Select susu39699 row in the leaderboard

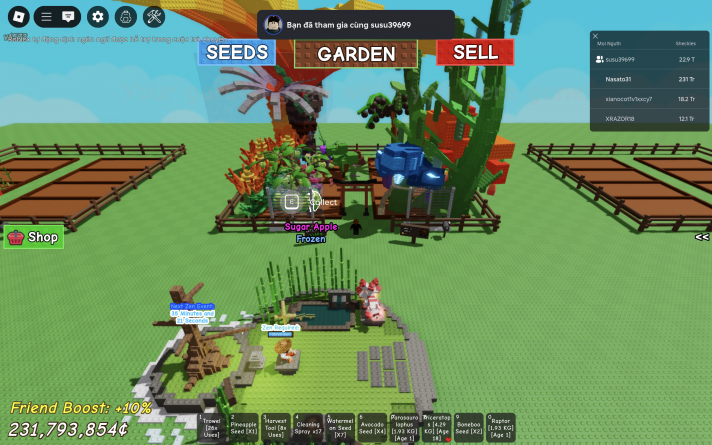620,59
